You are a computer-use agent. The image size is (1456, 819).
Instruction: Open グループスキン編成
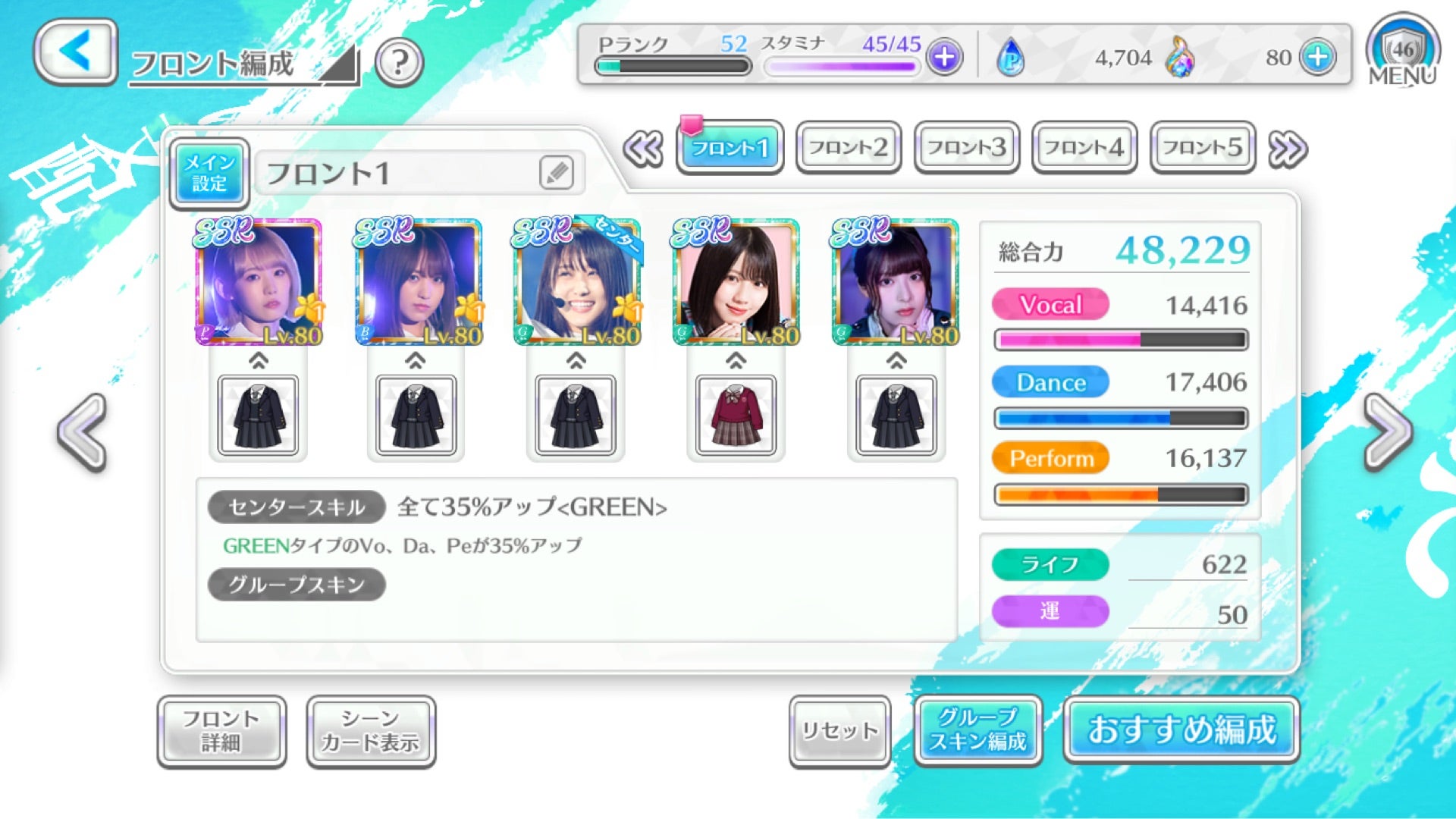pos(978,731)
